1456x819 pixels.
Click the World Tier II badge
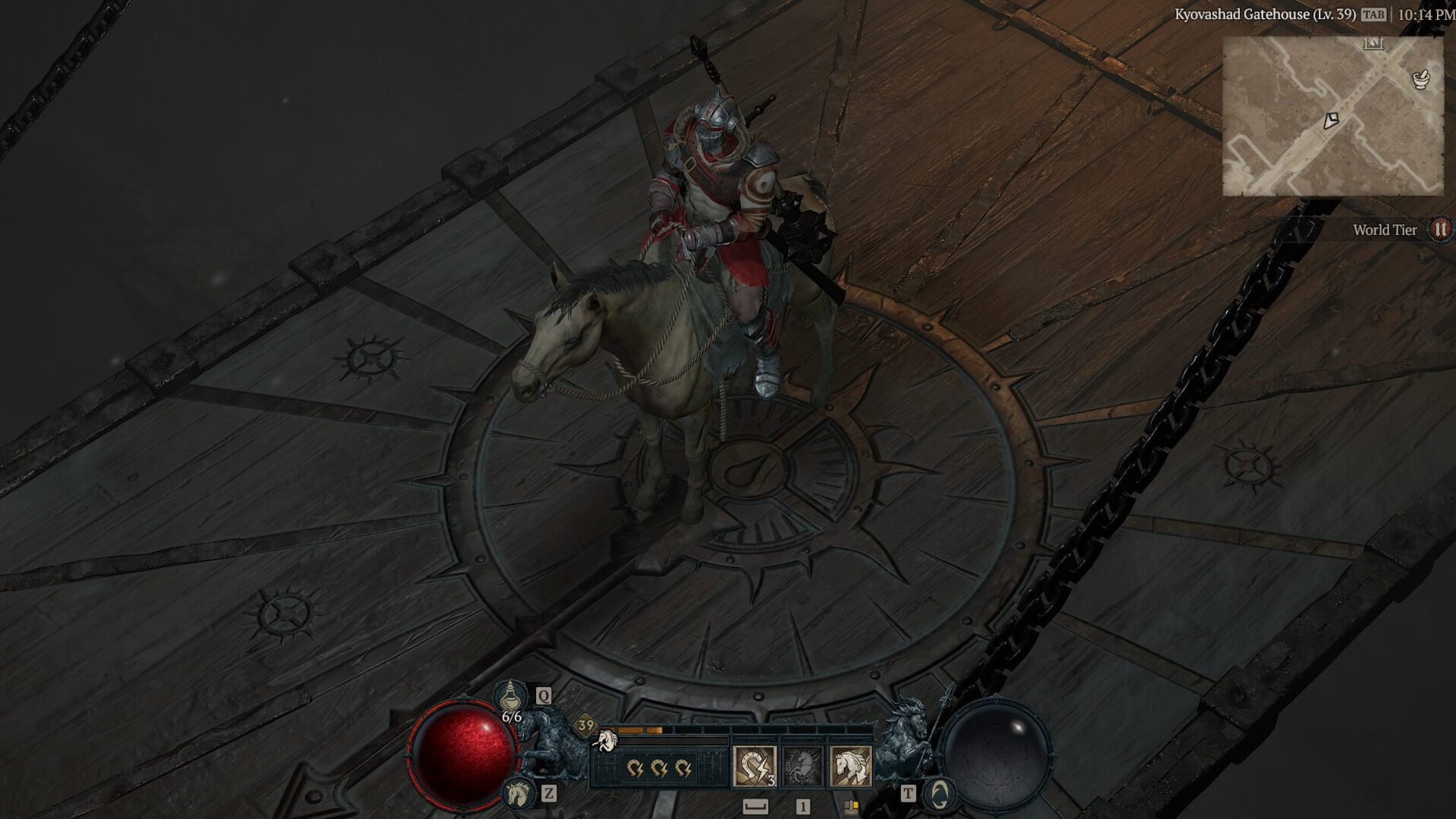(x=1440, y=229)
